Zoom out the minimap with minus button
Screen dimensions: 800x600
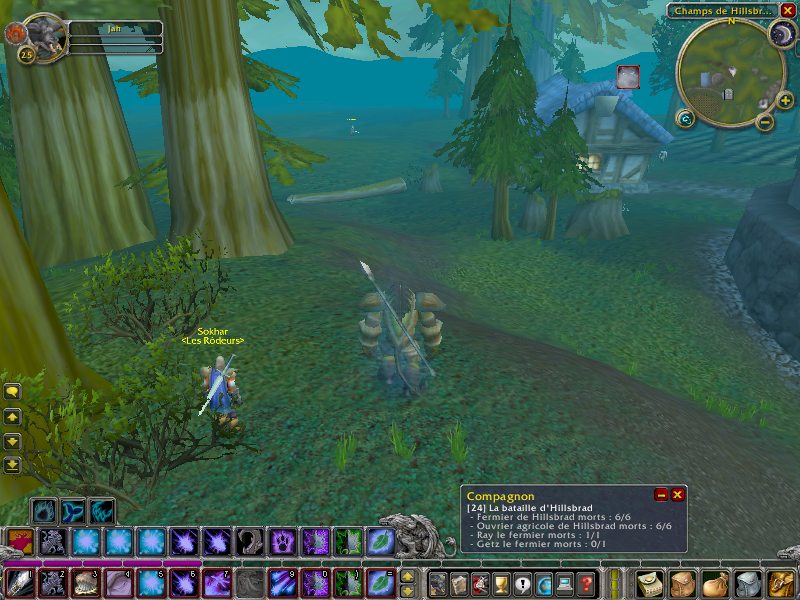point(765,122)
